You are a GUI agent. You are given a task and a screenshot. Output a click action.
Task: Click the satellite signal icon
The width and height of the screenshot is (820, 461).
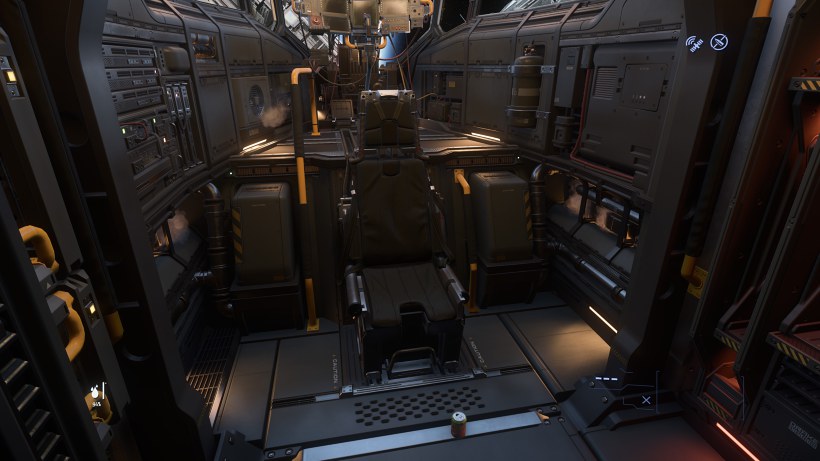pos(694,43)
